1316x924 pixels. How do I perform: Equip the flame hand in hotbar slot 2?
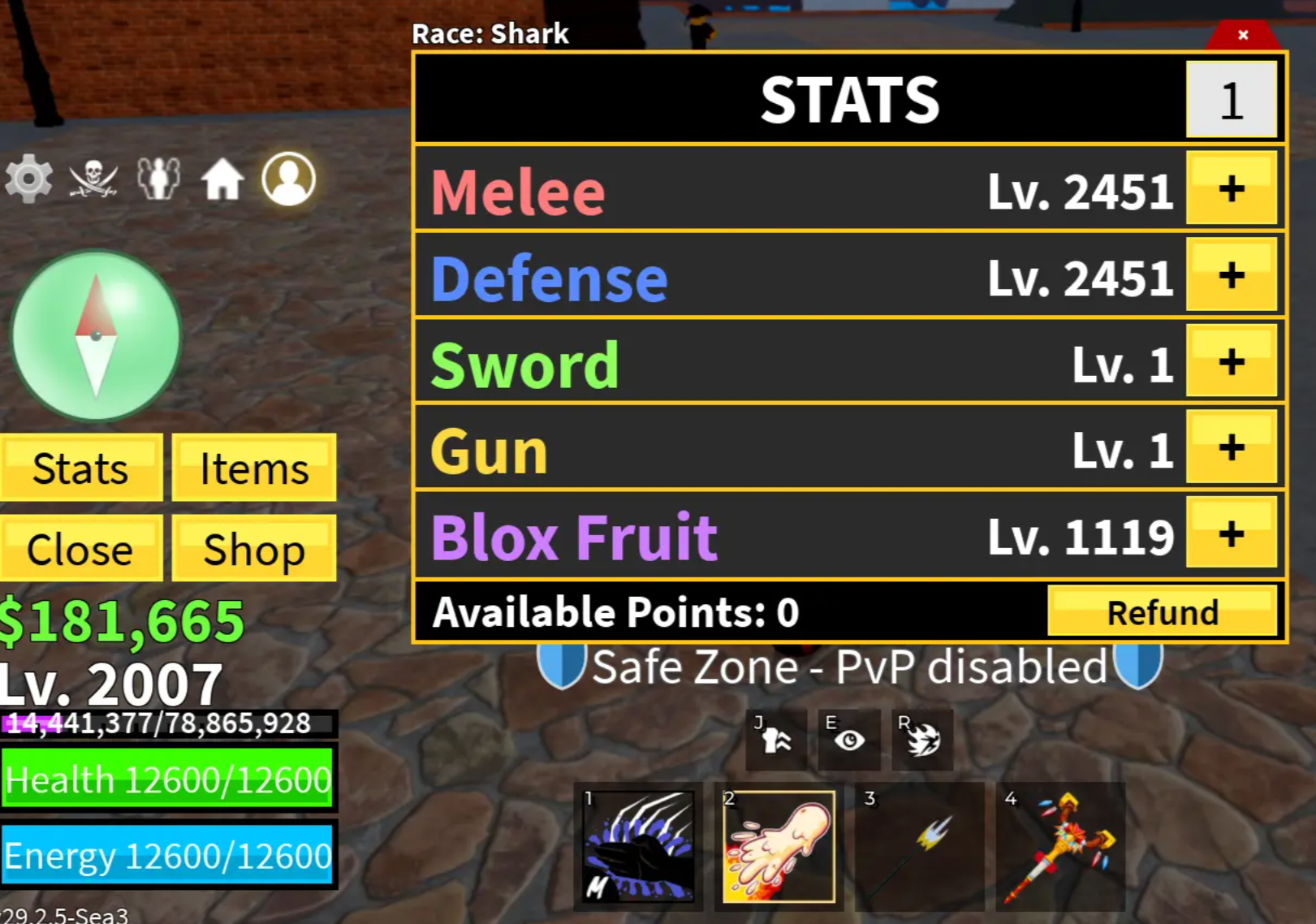click(778, 847)
